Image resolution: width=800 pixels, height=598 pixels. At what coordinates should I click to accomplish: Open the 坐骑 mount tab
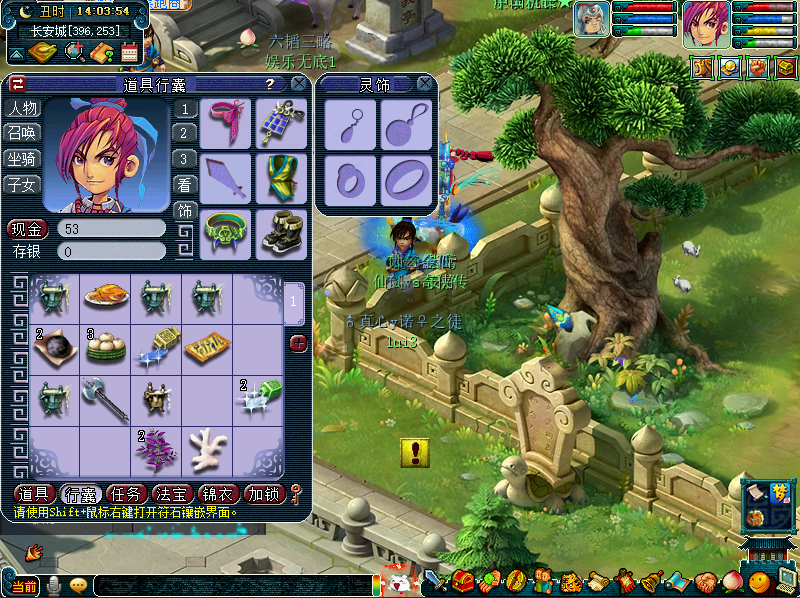pos(22,159)
